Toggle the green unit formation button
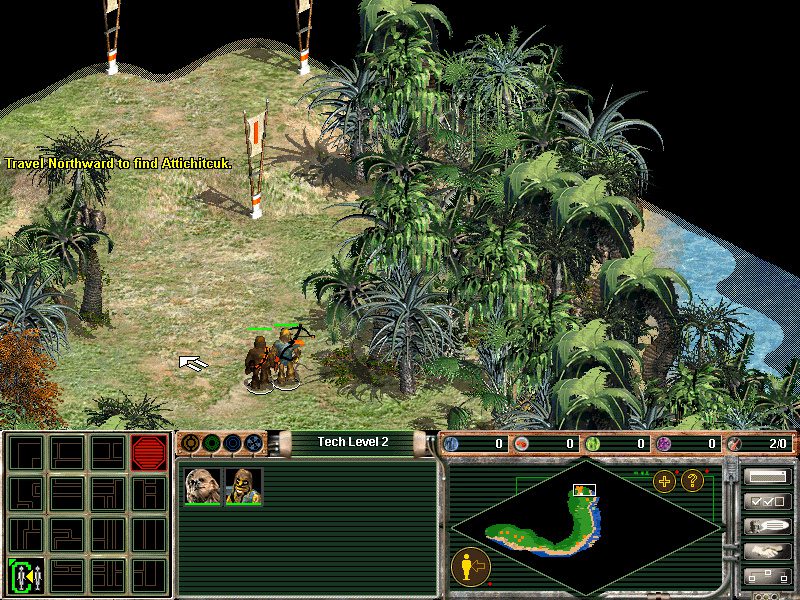This screenshot has width=800, height=600. pos(27,575)
